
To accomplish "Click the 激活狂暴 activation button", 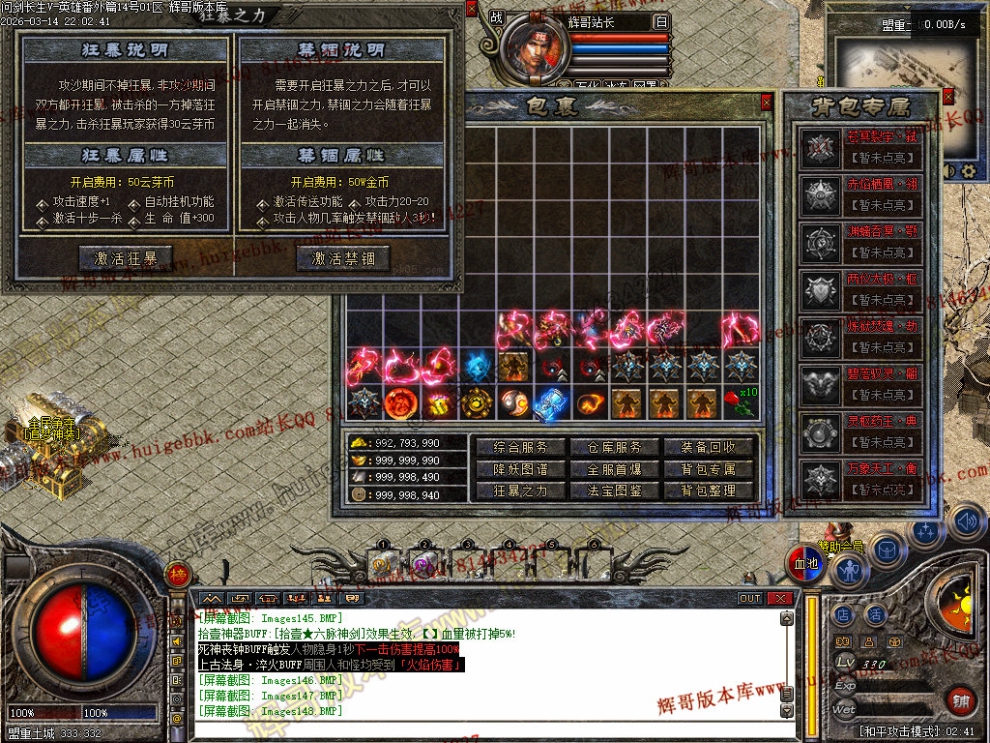I will pyautogui.click(x=125, y=258).
